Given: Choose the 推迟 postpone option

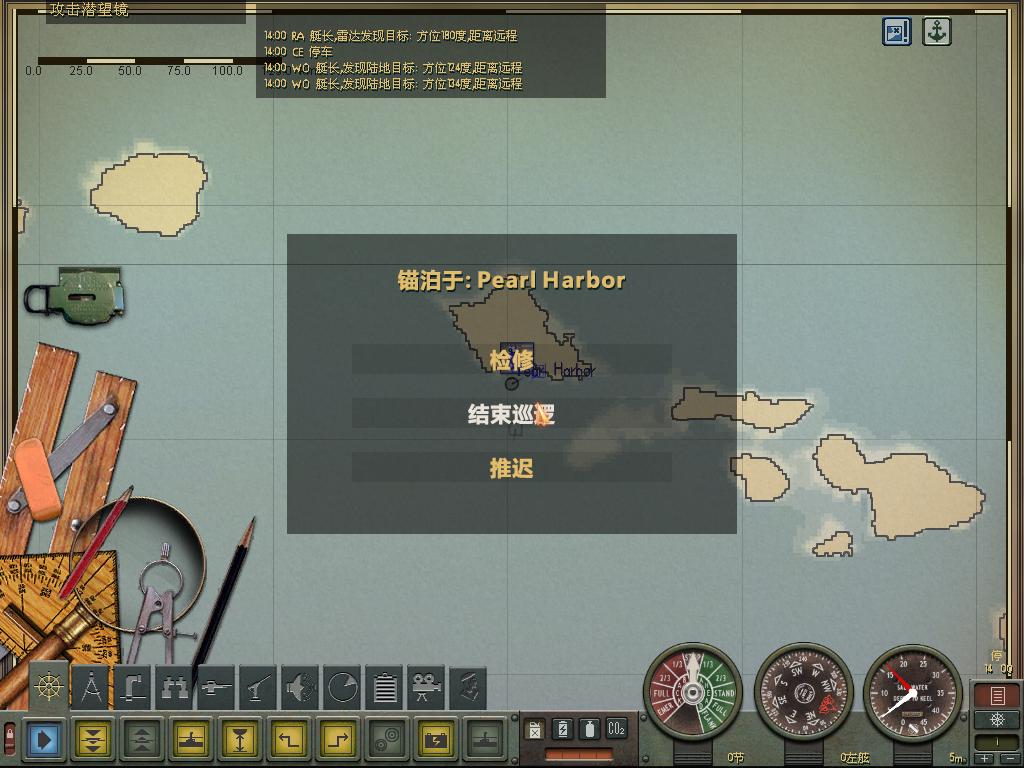Looking at the screenshot, I should coord(511,468).
